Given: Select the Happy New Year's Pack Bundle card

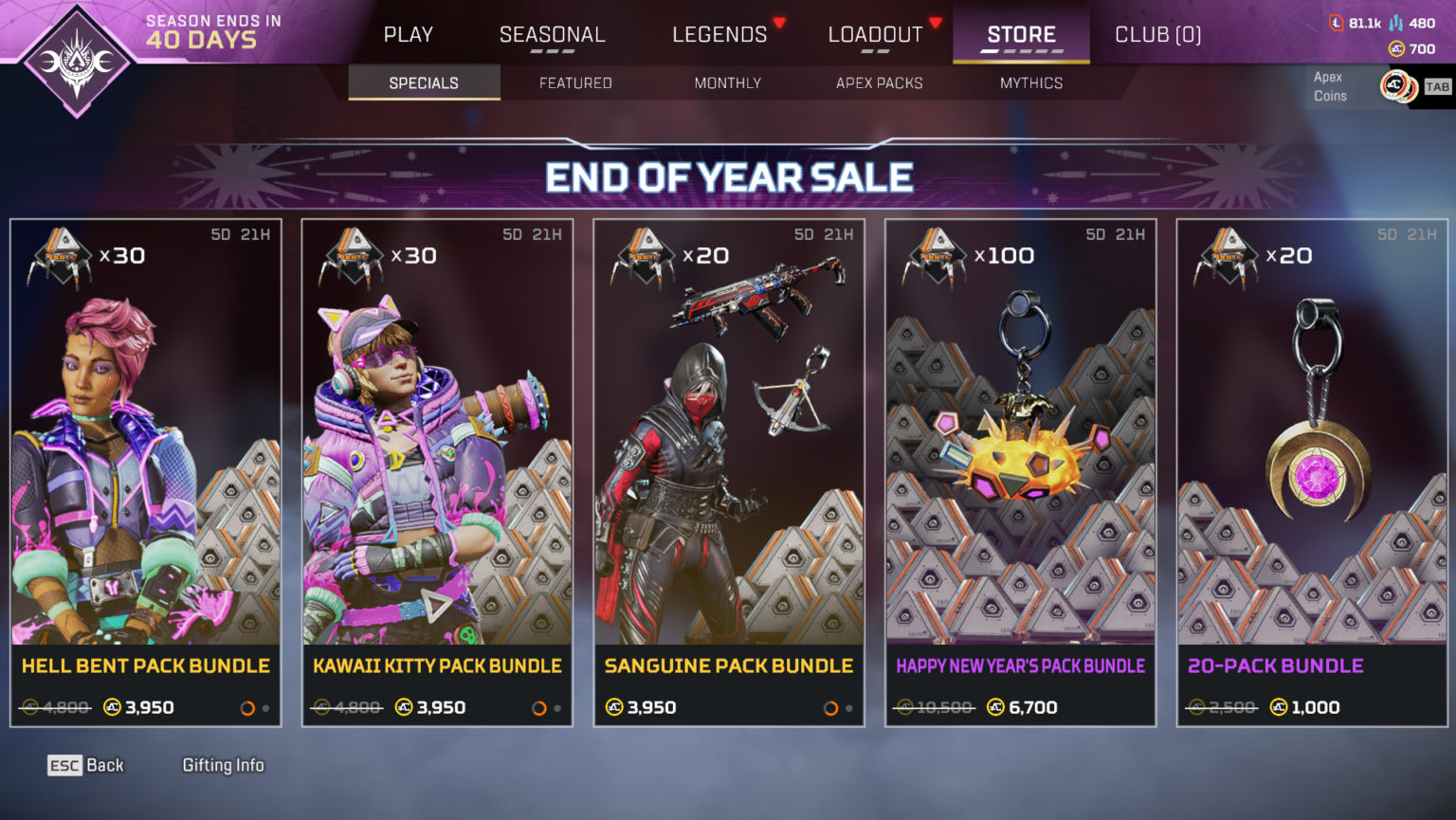Looking at the screenshot, I should [x=1021, y=474].
